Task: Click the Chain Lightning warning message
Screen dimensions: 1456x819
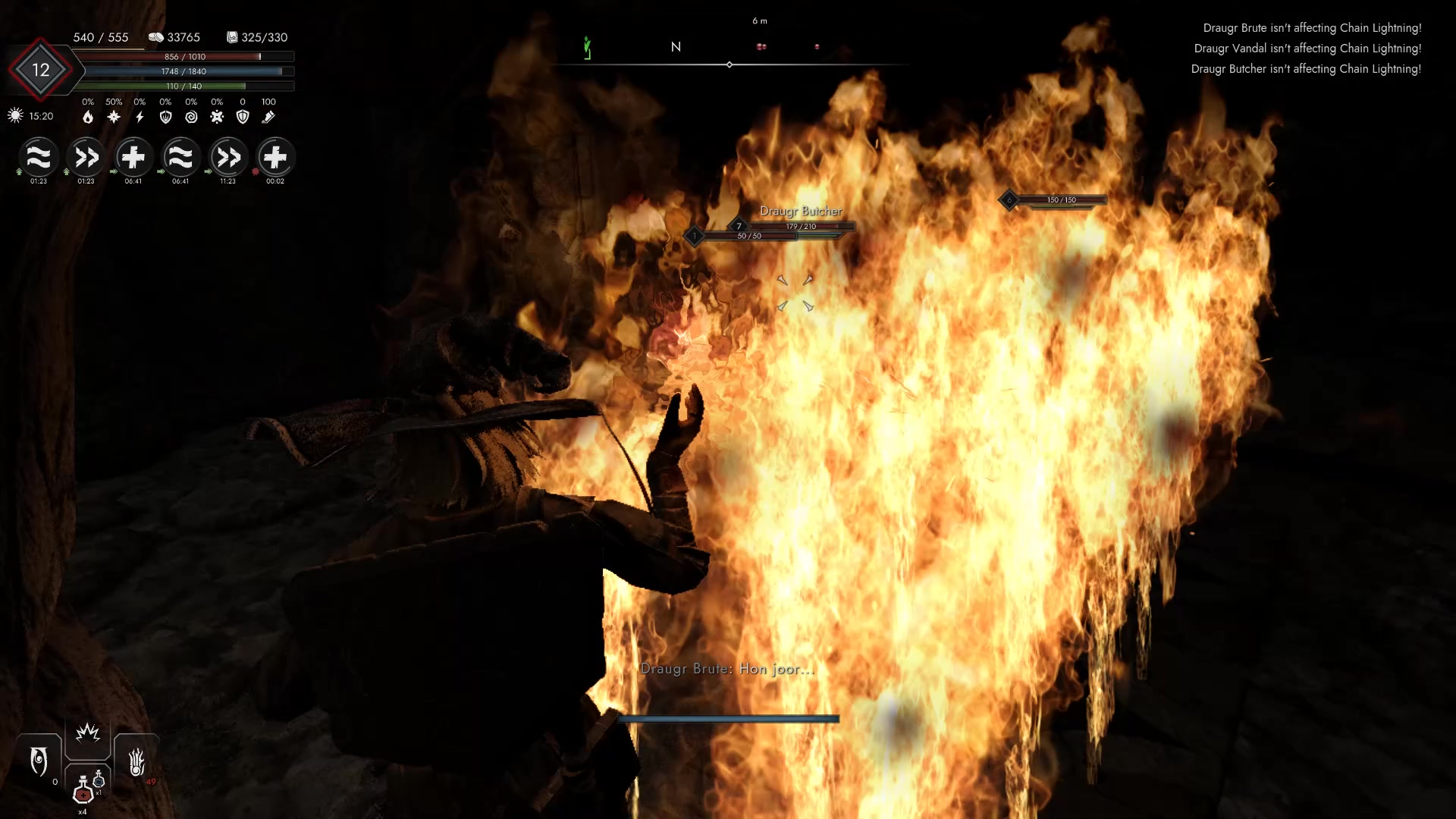Action: (1311, 28)
